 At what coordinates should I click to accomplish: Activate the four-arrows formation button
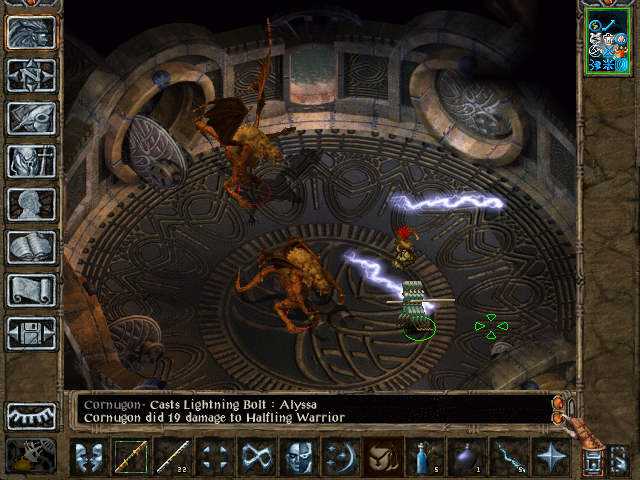point(215,457)
